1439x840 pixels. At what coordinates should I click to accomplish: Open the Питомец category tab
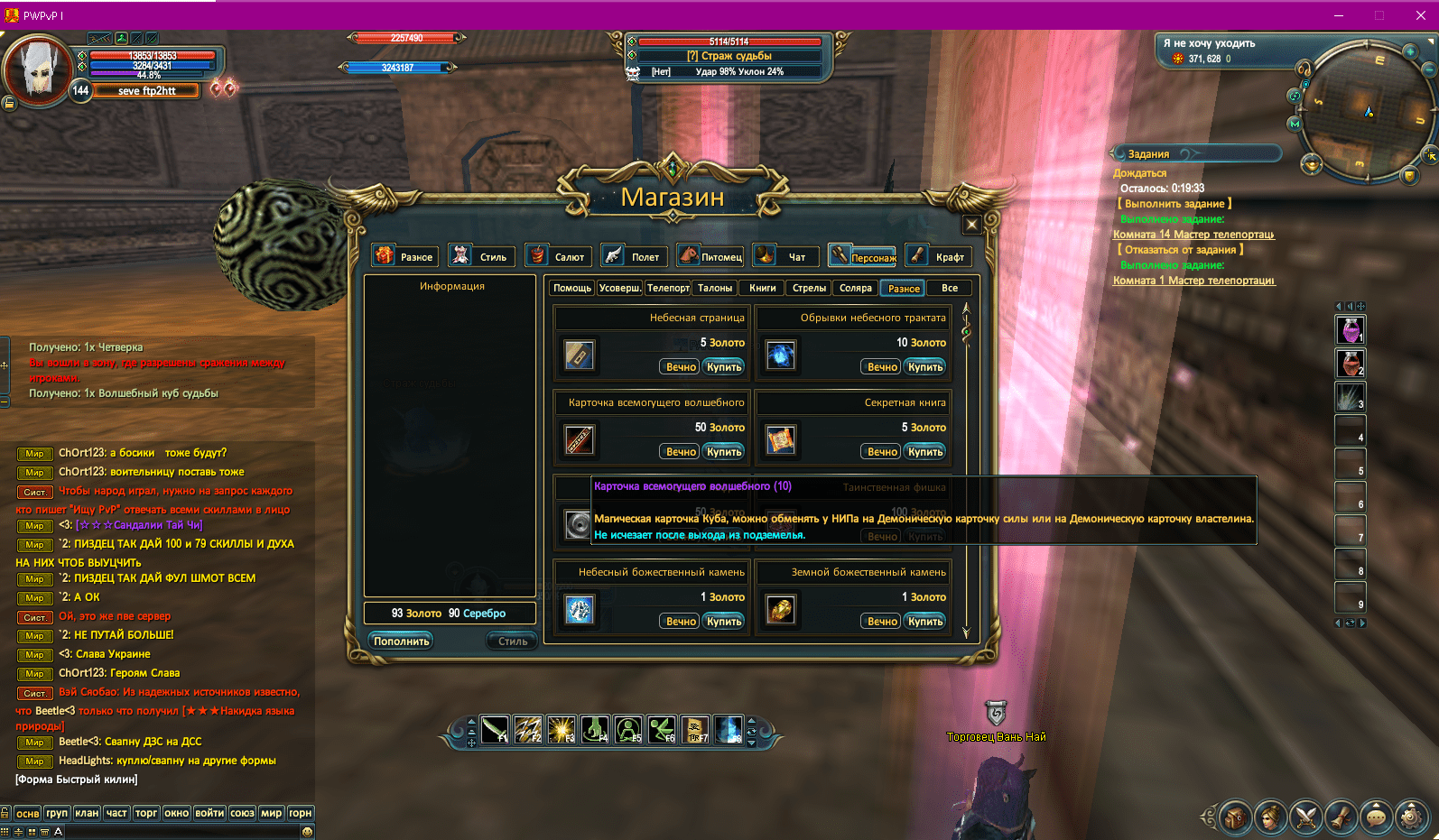711,256
